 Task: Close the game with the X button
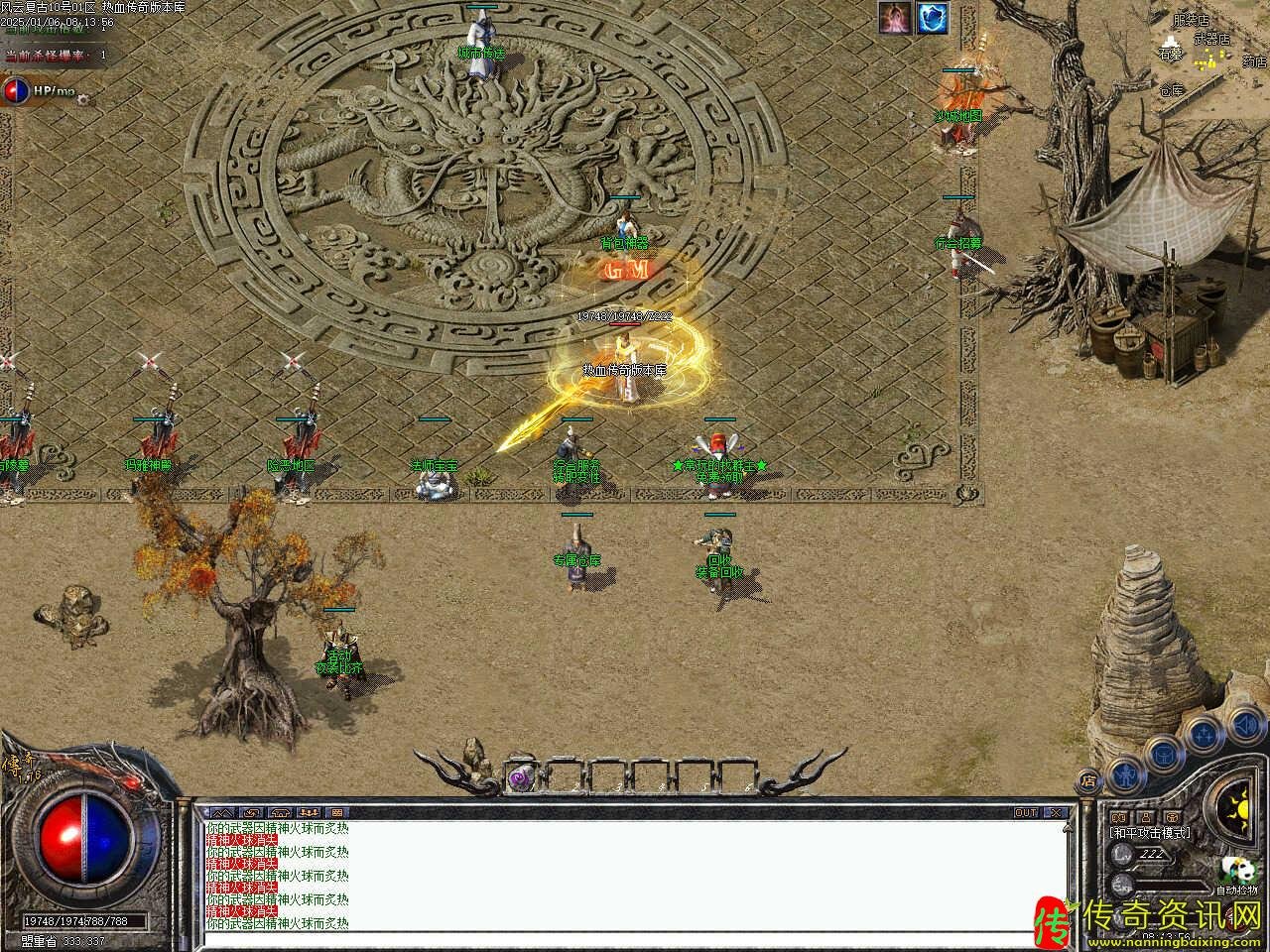click(1056, 812)
